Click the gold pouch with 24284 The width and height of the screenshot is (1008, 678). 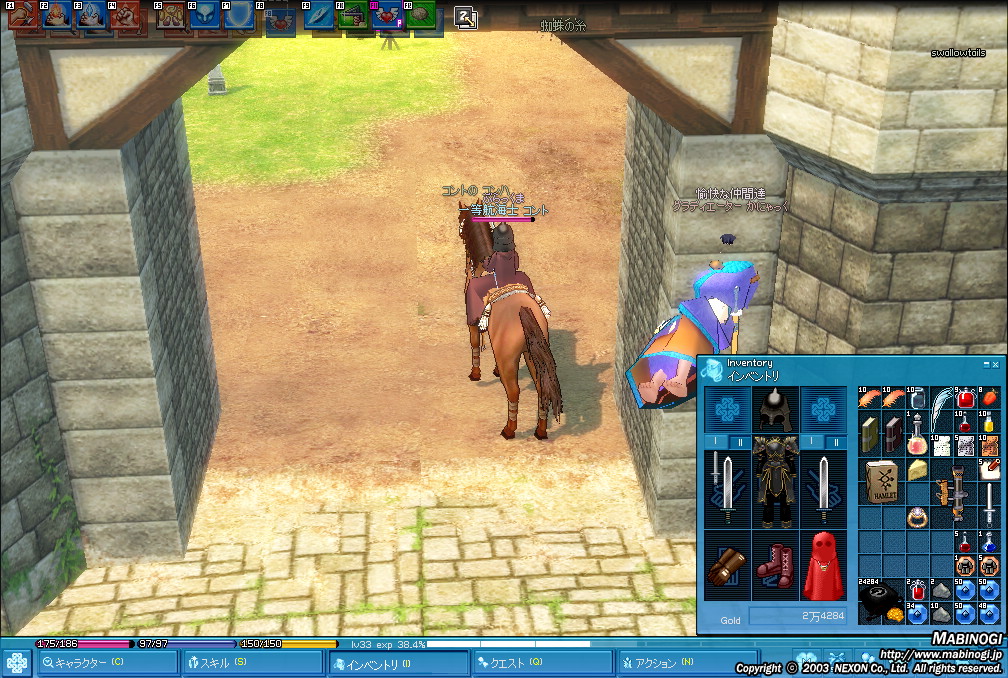881,600
